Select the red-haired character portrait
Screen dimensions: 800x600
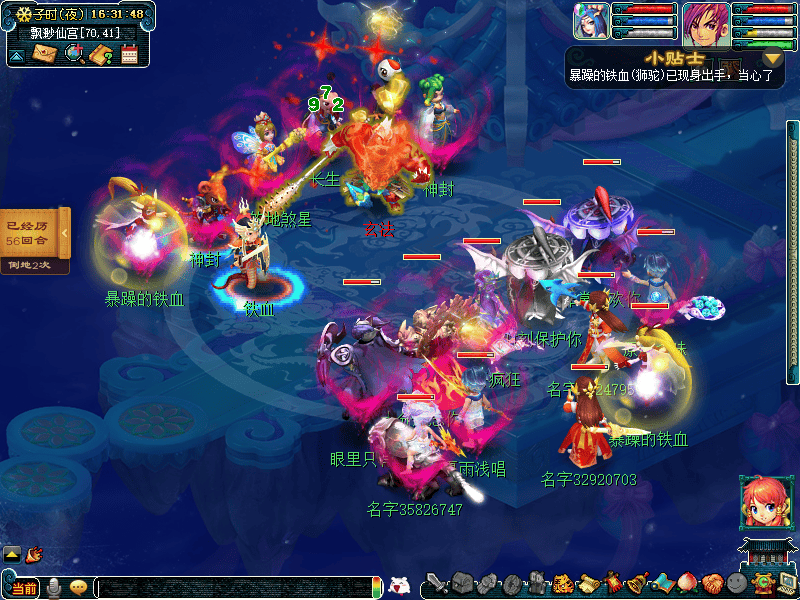(x=706, y=24)
